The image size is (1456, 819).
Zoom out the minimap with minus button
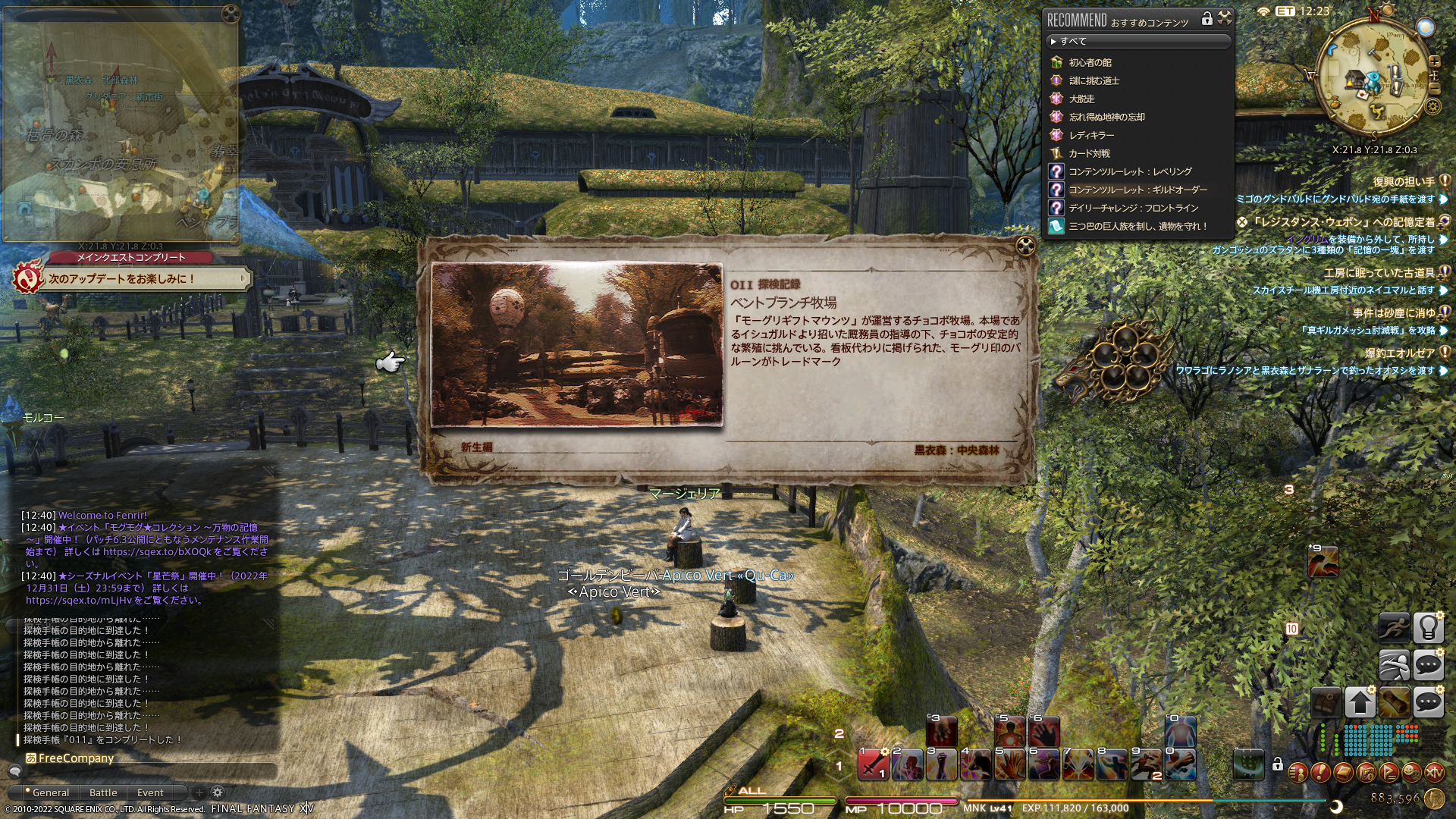[1435, 89]
